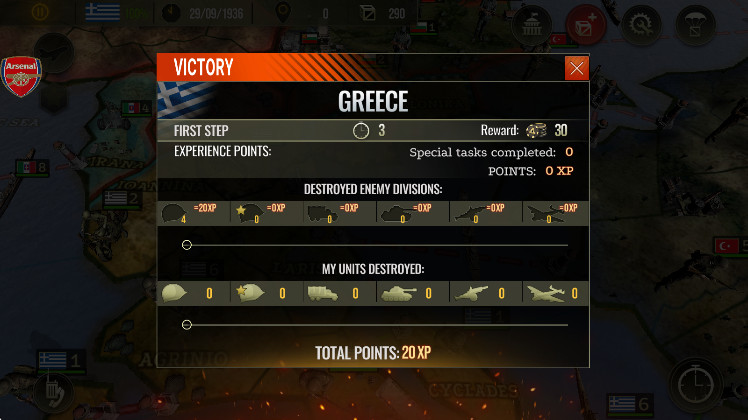Click the round pause button

[x=41, y=13]
